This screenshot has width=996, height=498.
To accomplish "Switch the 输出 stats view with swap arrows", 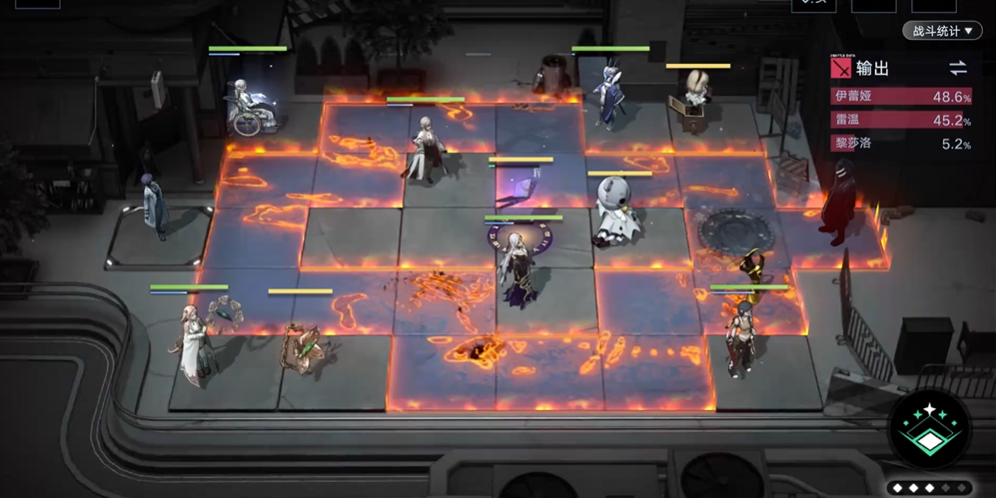I will [958, 68].
